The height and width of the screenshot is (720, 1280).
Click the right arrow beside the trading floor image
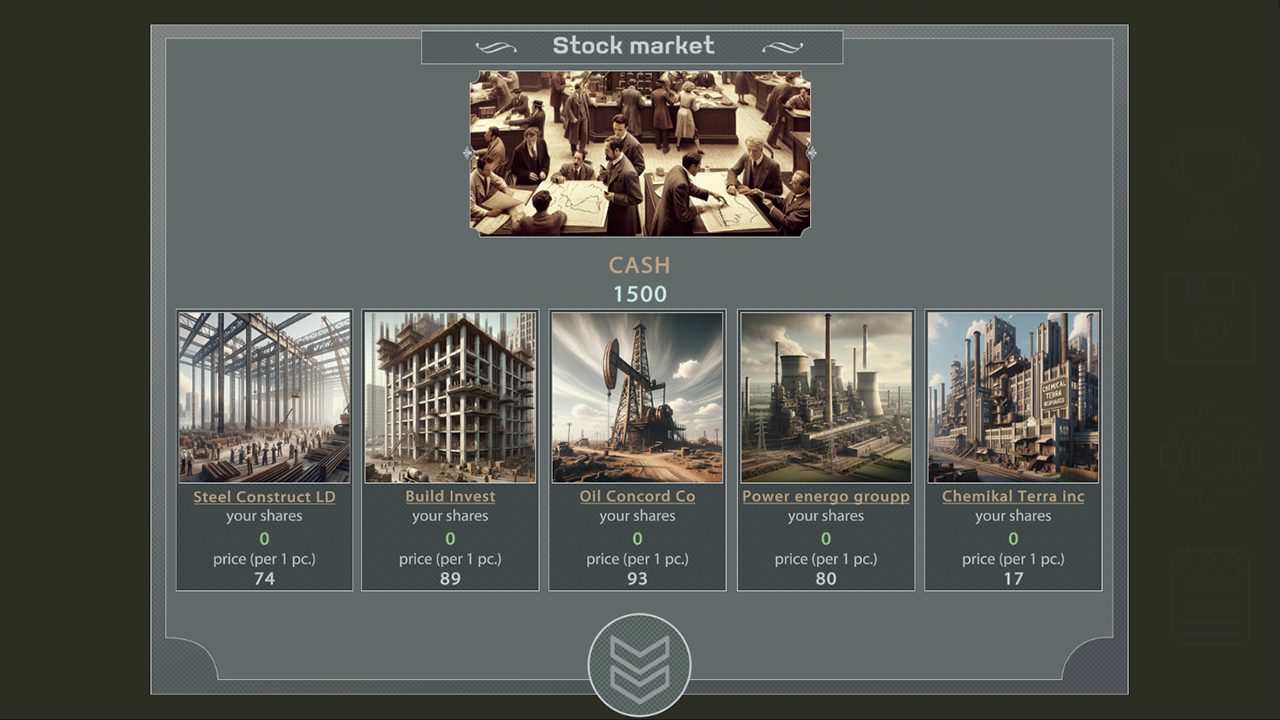[812, 152]
